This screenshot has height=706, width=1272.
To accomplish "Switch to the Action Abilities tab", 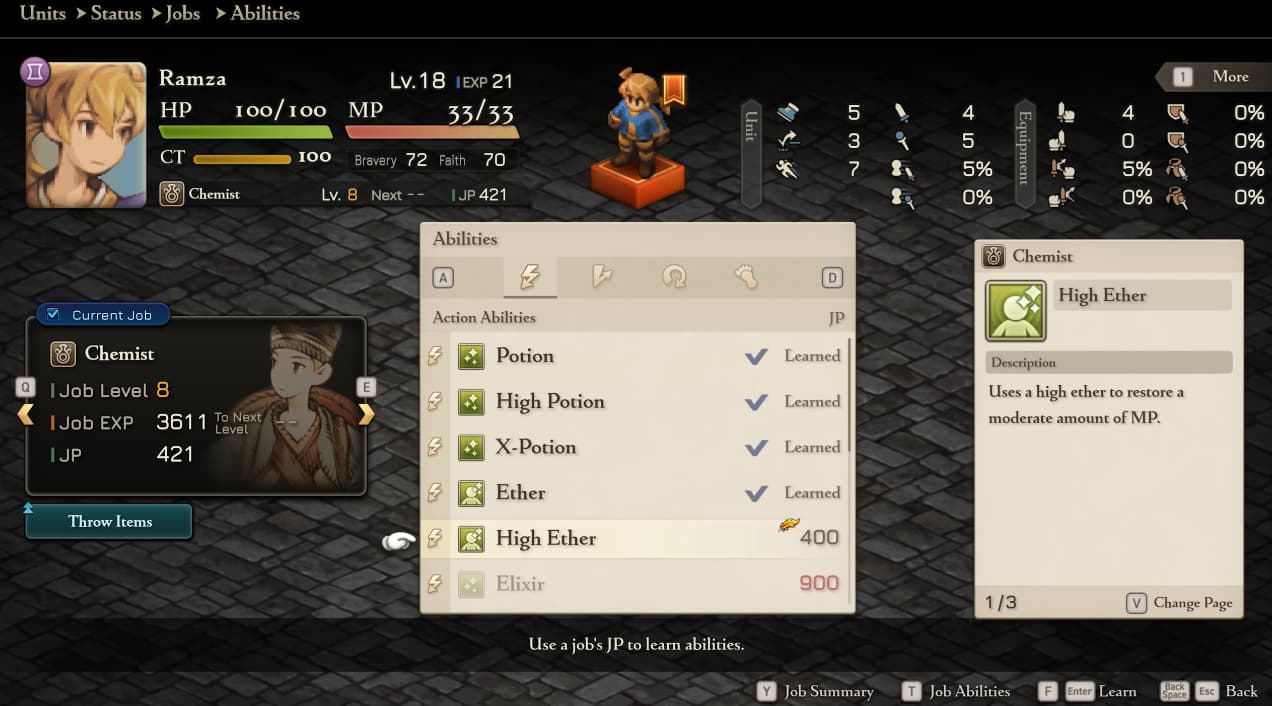I will click(530, 277).
